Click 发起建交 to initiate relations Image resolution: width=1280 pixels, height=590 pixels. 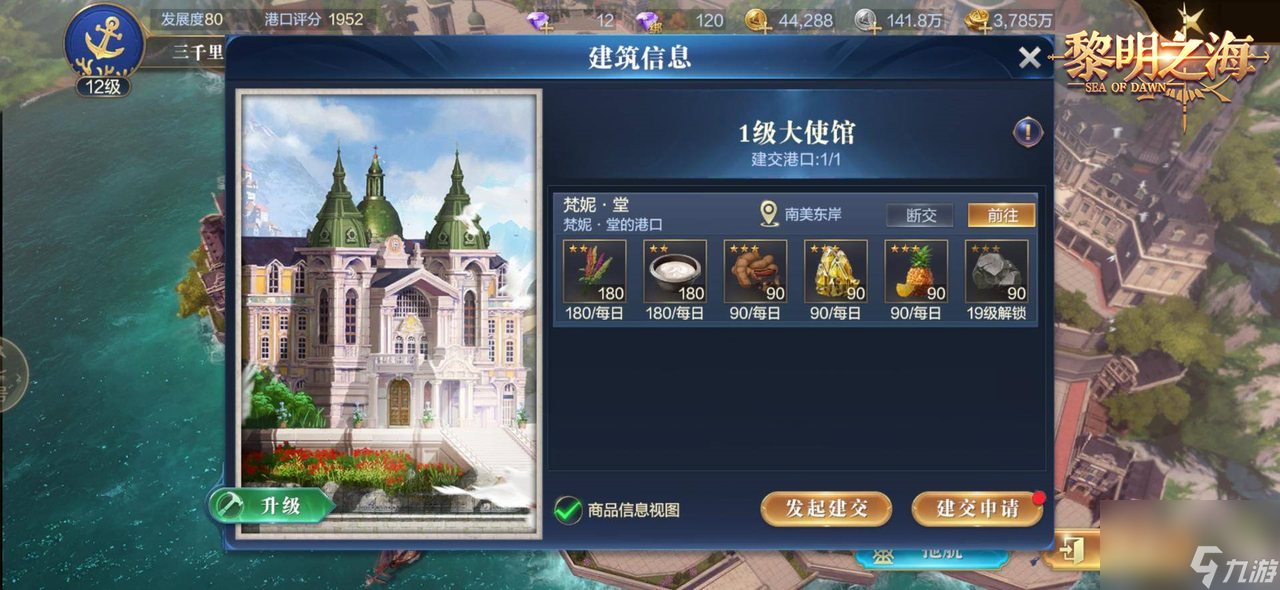tap(826, 508)
